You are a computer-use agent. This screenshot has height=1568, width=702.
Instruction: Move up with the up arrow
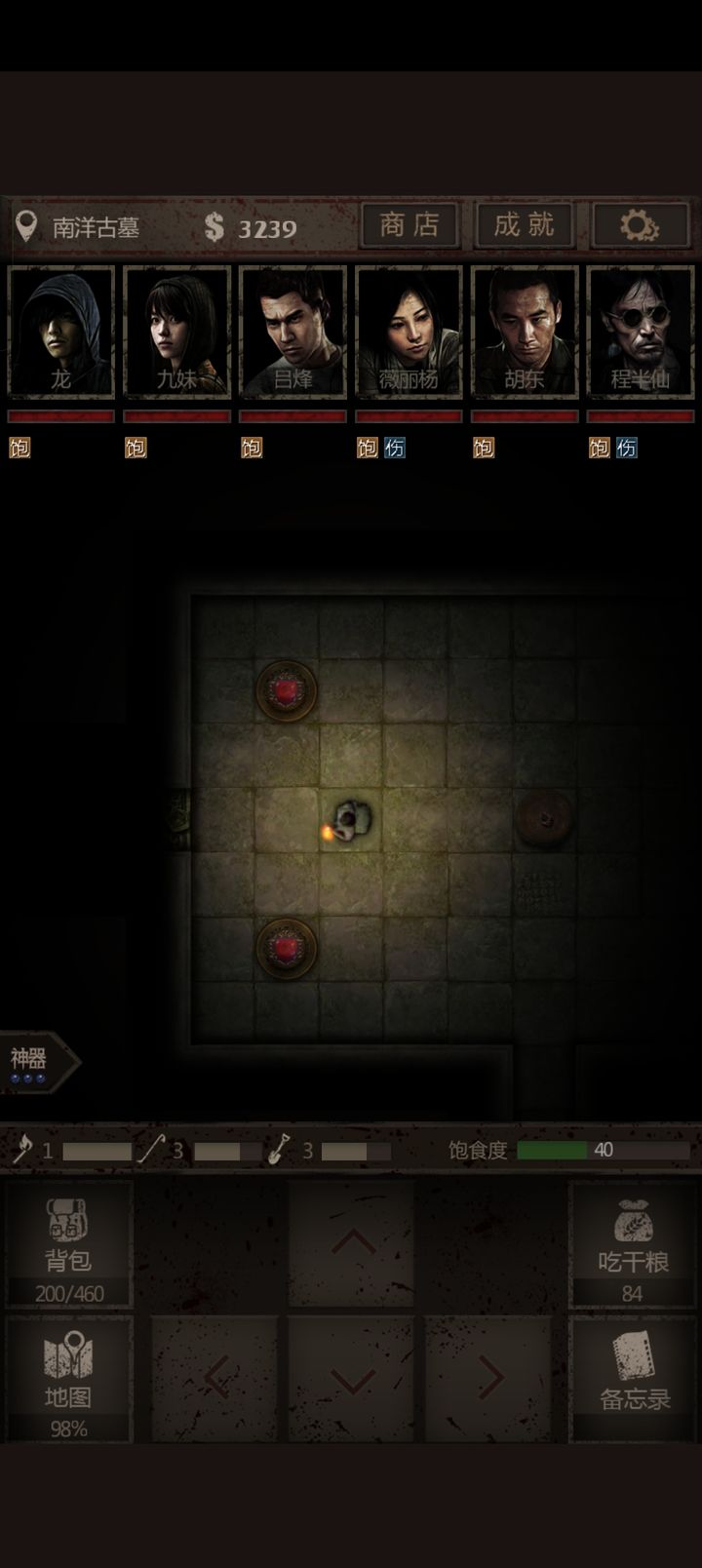pyautogui.click(x=352, y=1242)
